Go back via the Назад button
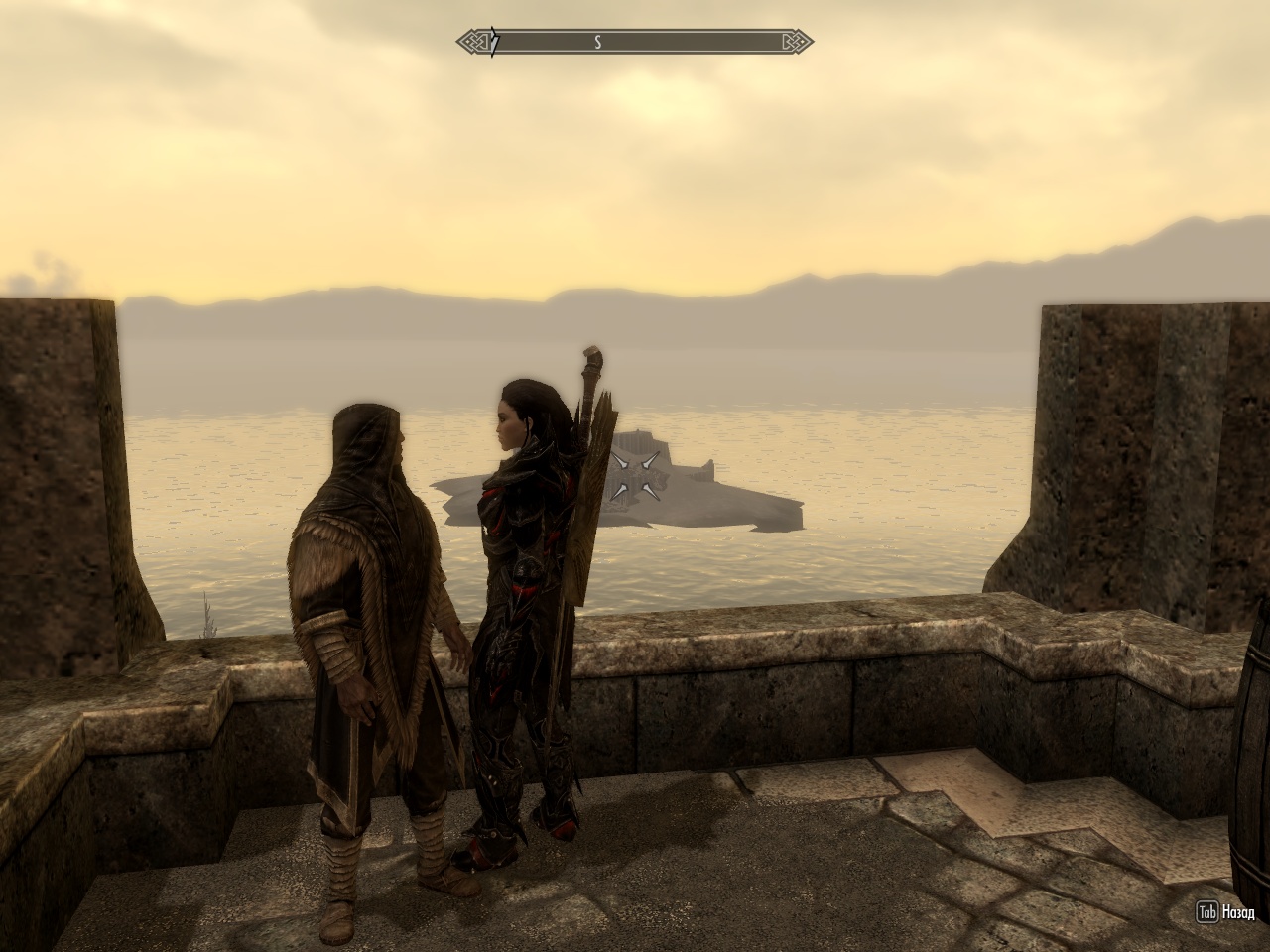Screen dimensions: 1270x952 (x=1228, y=912)
